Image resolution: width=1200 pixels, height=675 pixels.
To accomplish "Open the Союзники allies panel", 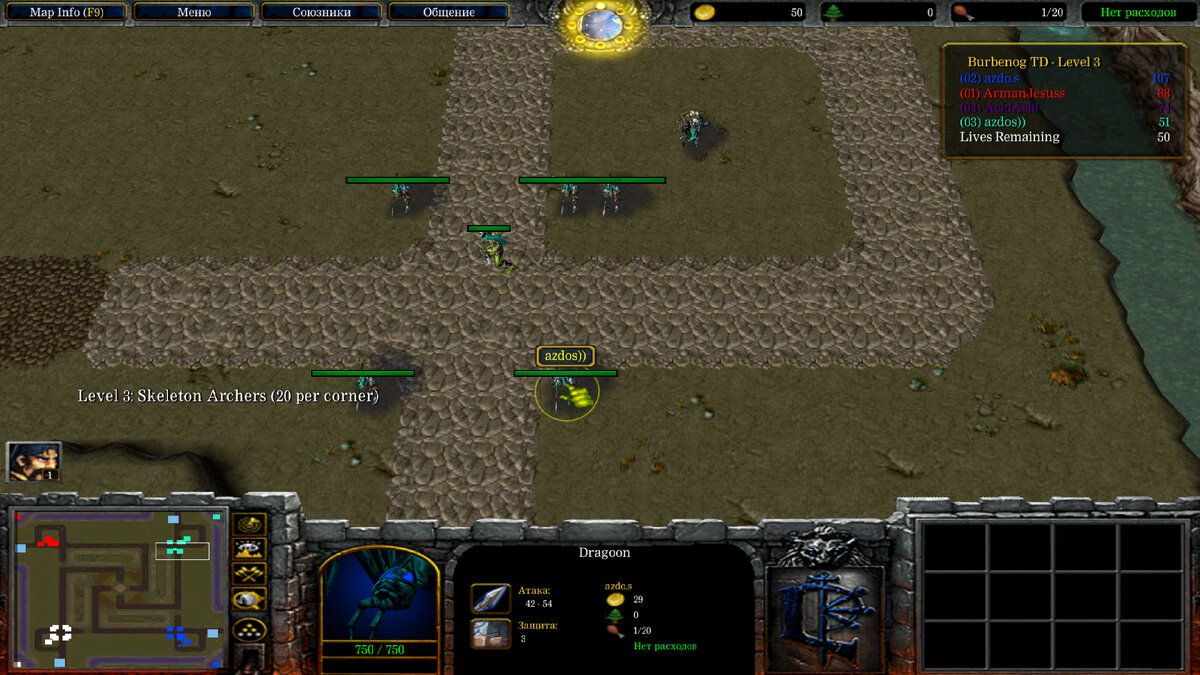I will pyautogui.click(x=321, y=12).
